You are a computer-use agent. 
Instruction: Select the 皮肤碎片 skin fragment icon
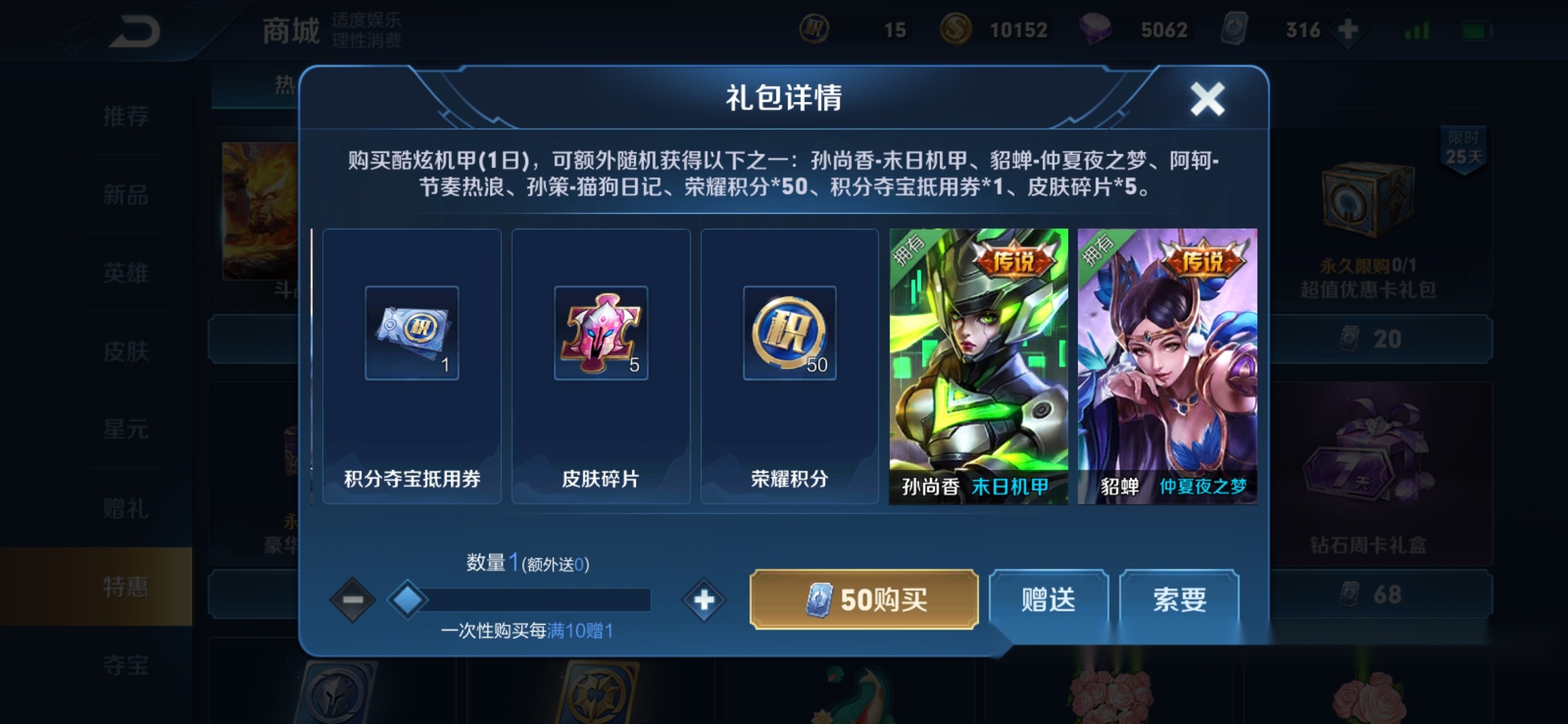(x=601, y=333)
